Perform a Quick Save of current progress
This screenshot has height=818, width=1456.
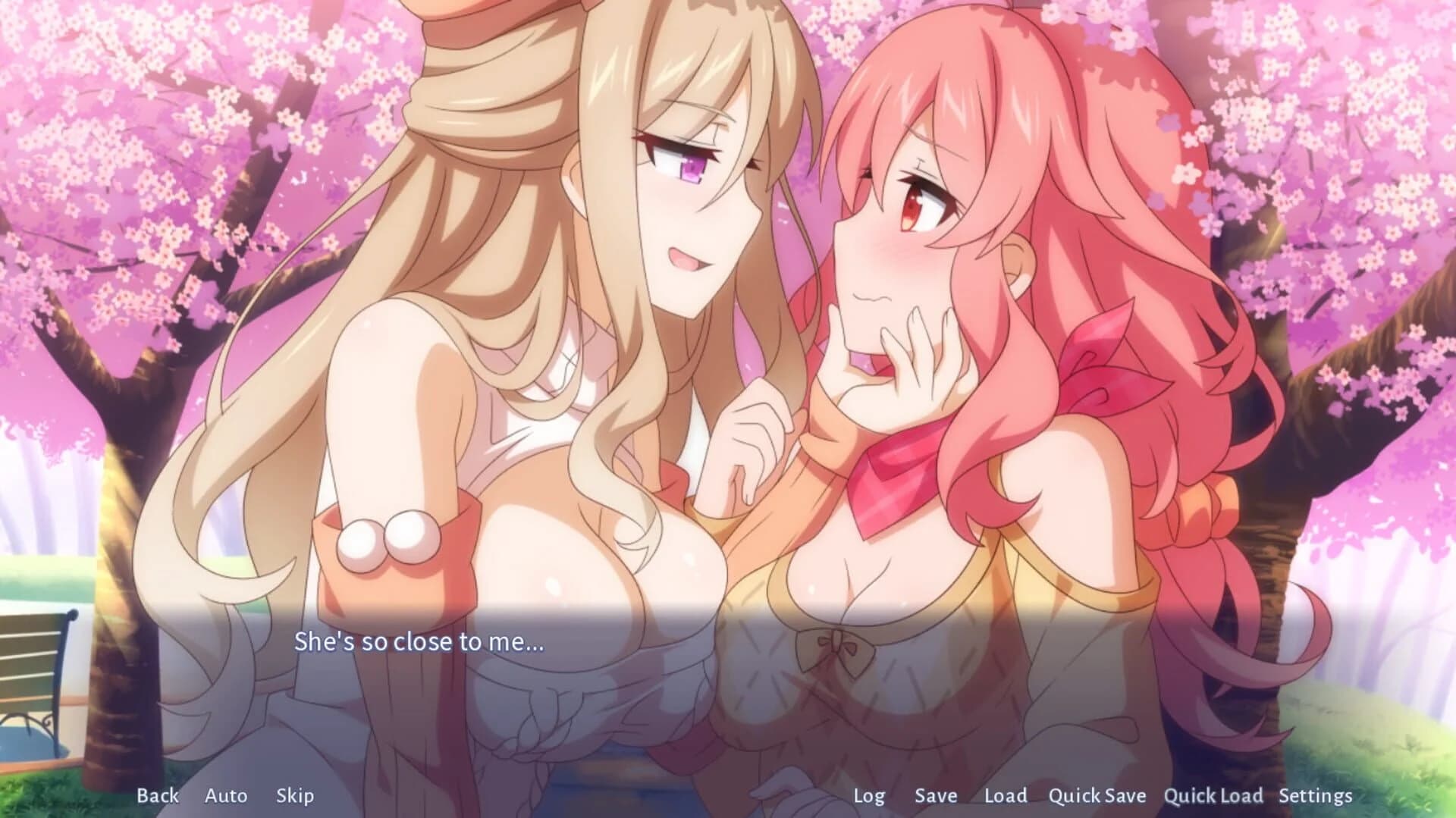[x=1097, y=796]
